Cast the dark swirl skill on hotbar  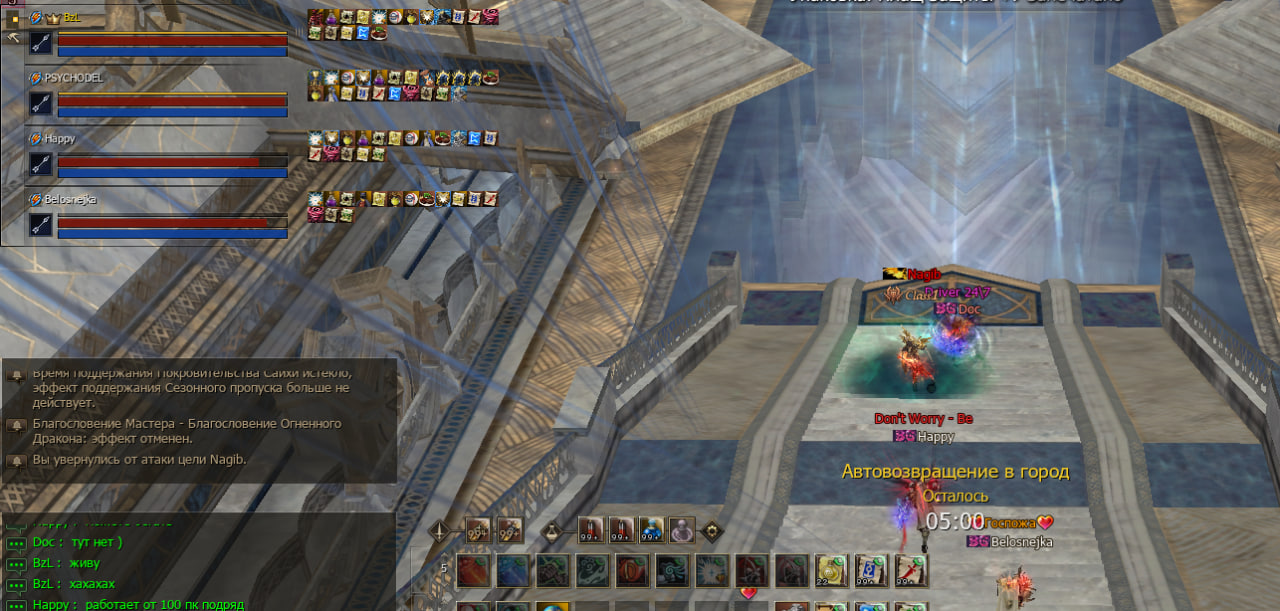(x=672, y=571)
